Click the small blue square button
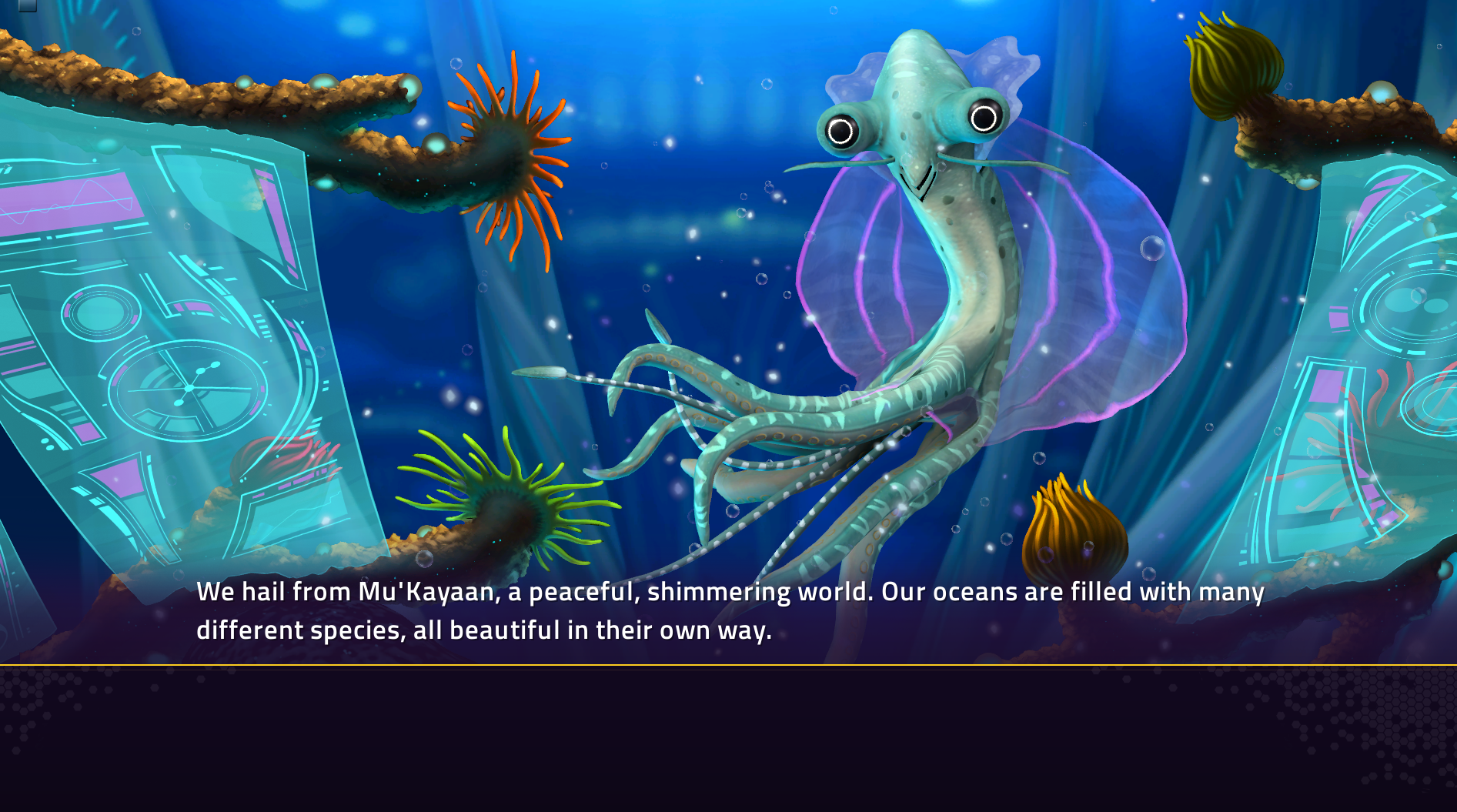The image size is (1457, 812). click(28, 5)
